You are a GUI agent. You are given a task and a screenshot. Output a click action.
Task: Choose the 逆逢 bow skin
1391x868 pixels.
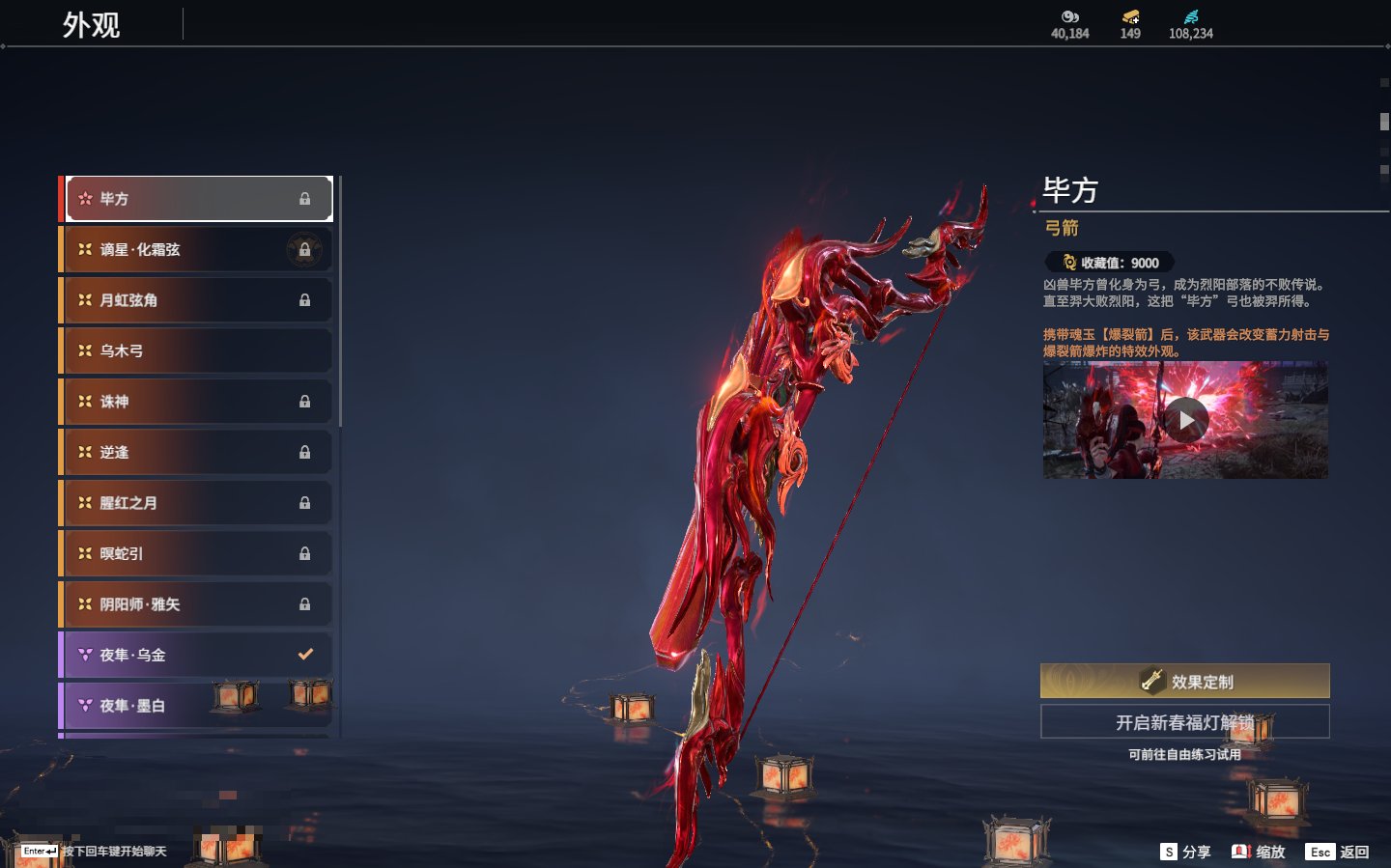[198, 452]
